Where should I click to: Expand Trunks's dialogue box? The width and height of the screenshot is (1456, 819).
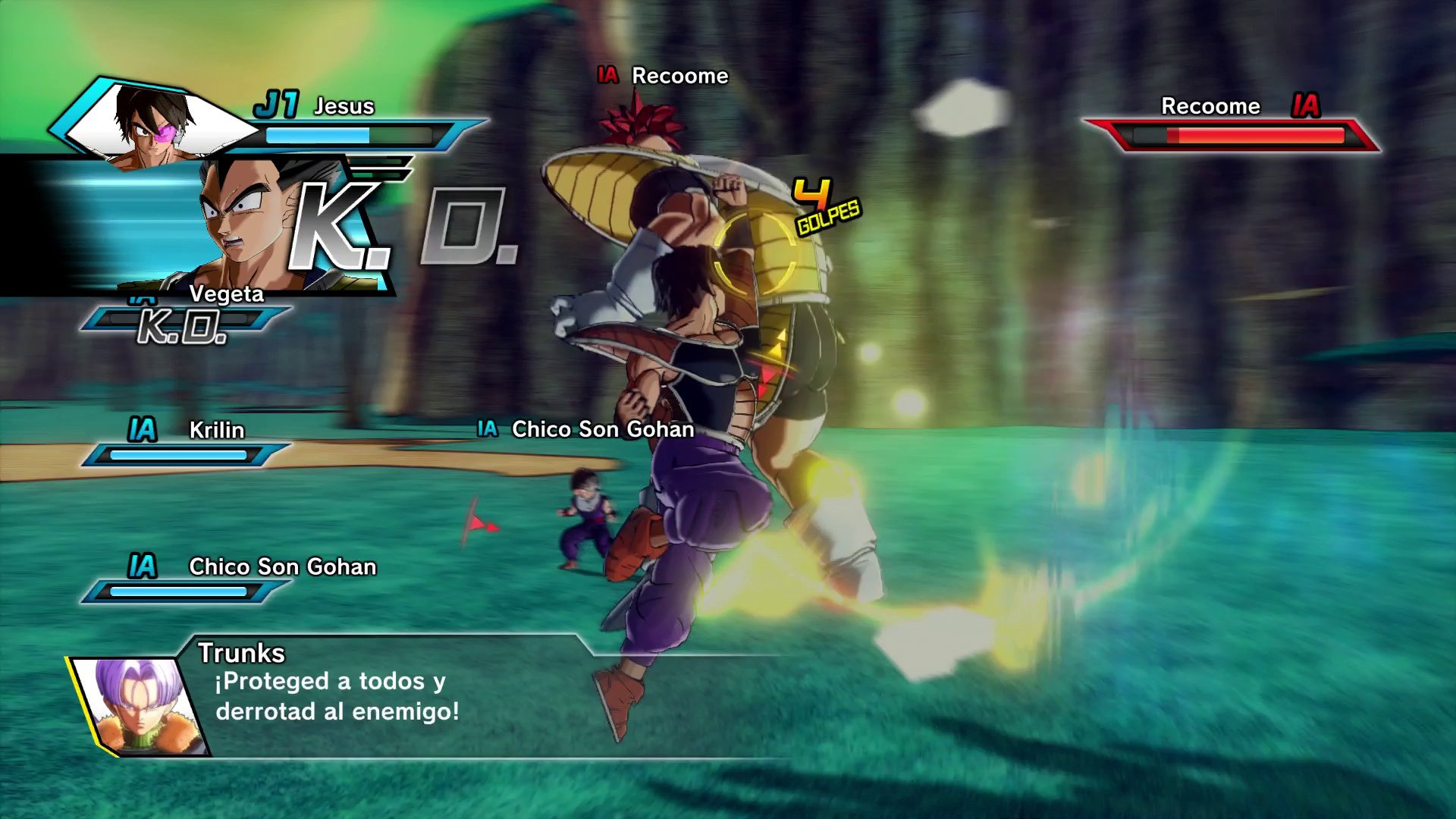click(356, 694)
